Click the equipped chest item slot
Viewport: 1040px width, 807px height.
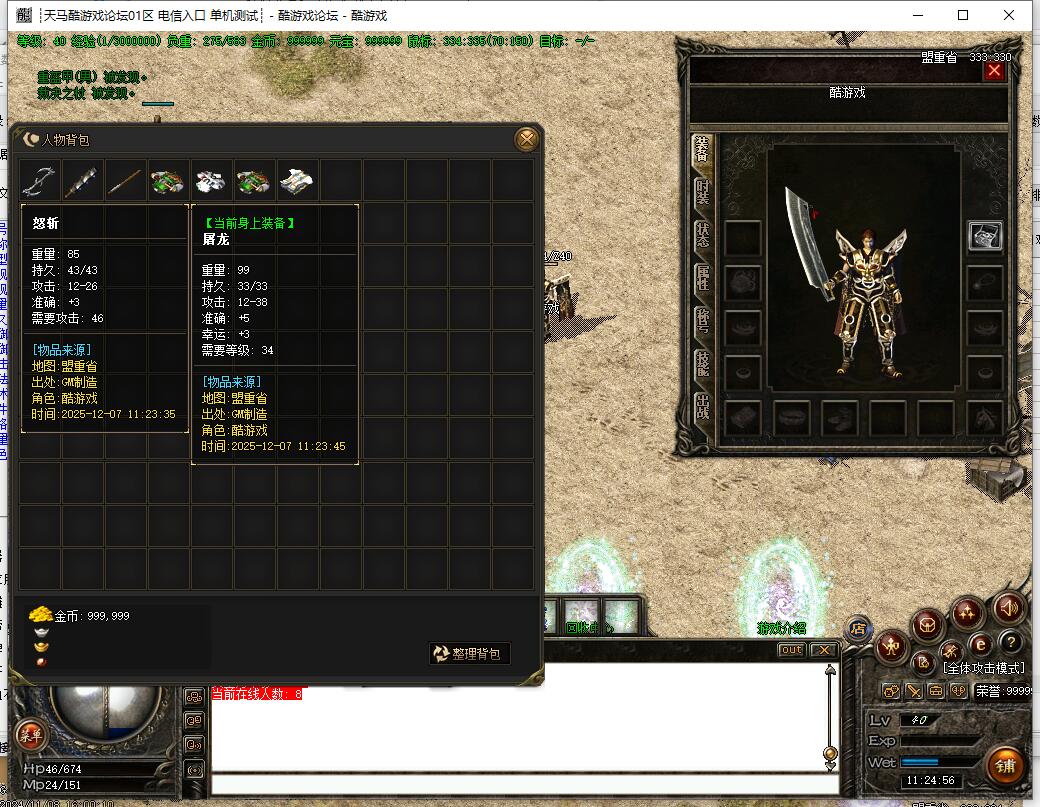pyautogui.click(x=985, y=236)
